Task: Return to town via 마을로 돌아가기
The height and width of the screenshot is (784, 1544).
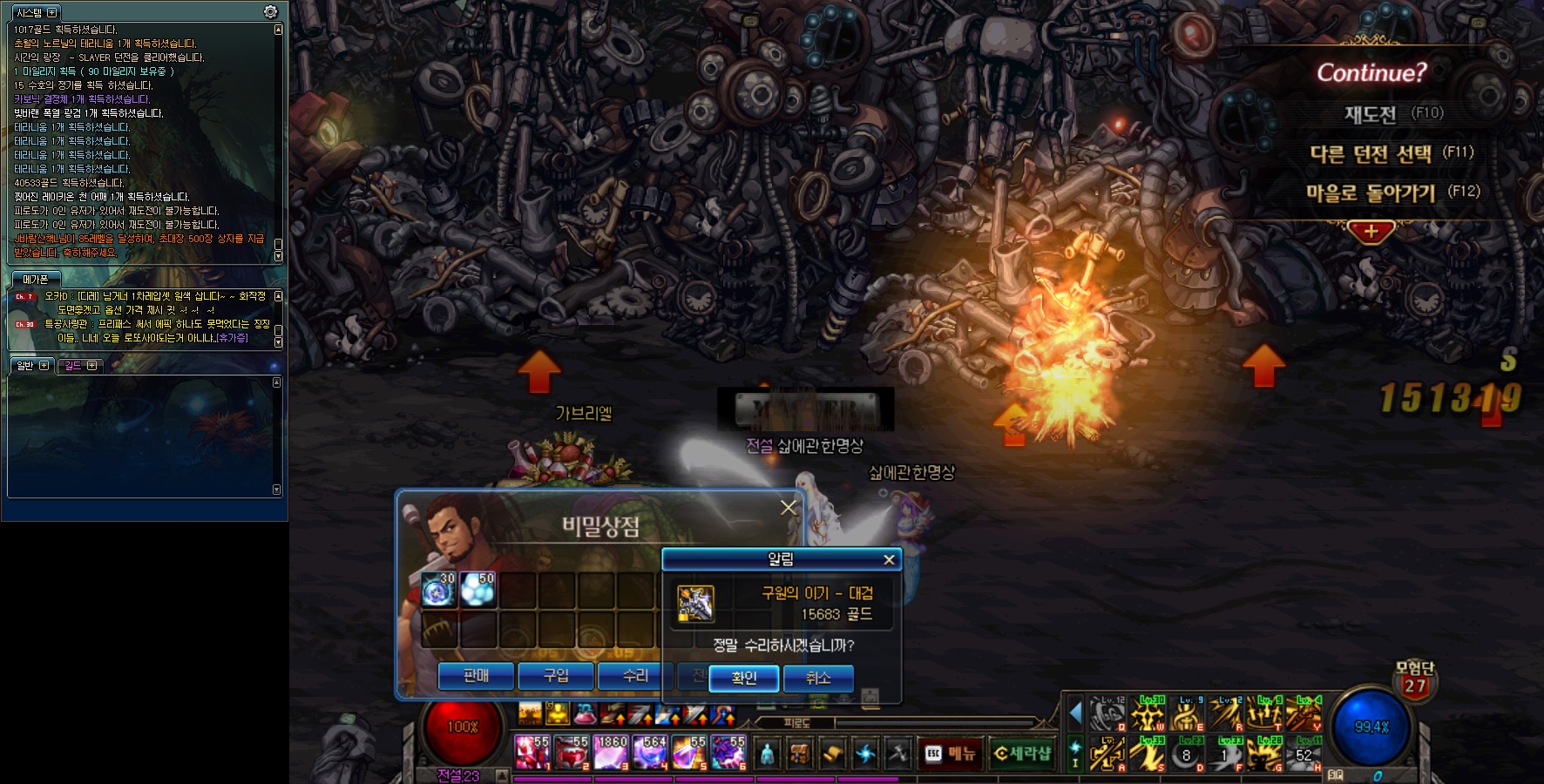Action: [x=1371, y=193]
